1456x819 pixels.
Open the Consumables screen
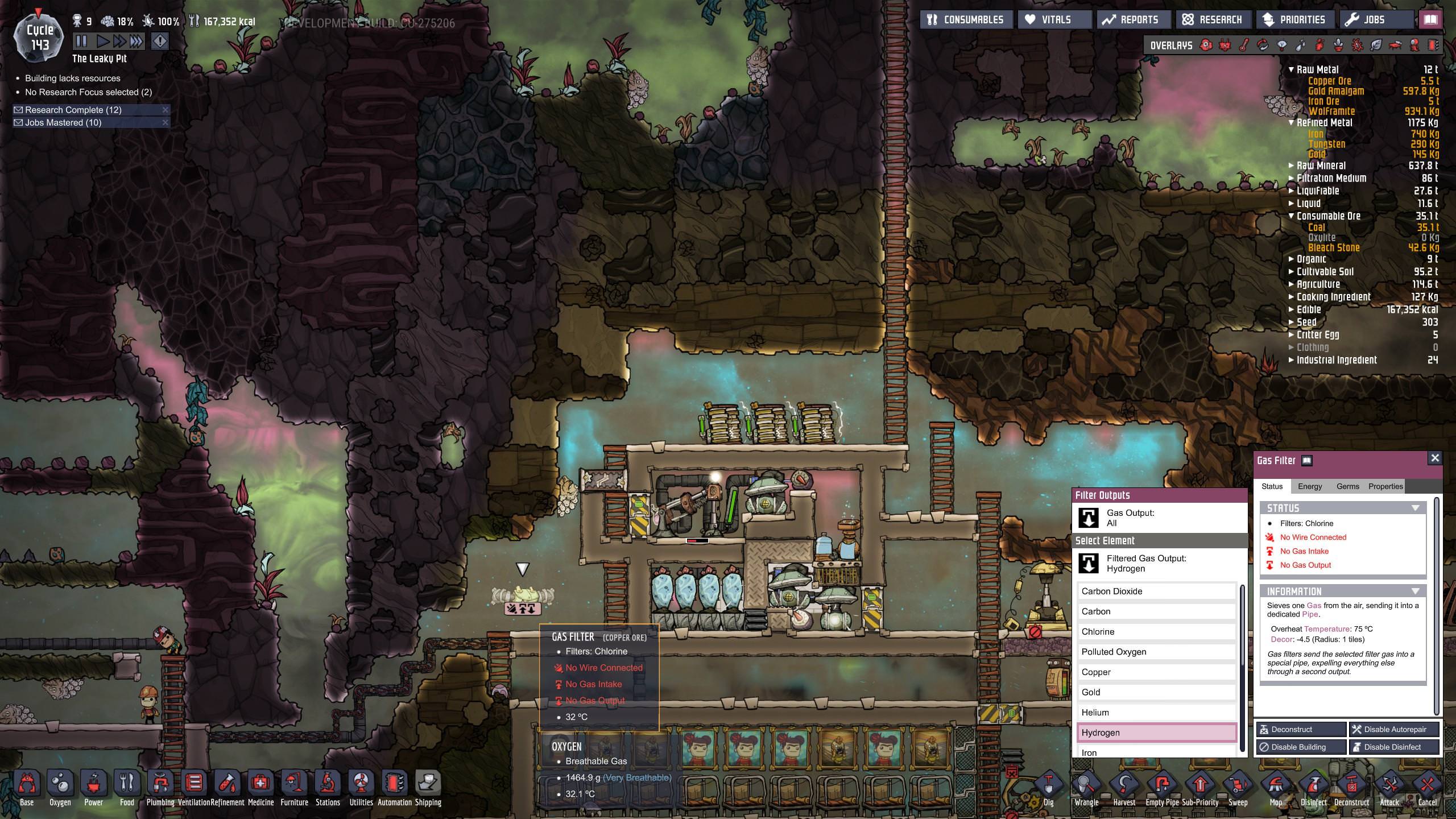(x=966, y=20)
